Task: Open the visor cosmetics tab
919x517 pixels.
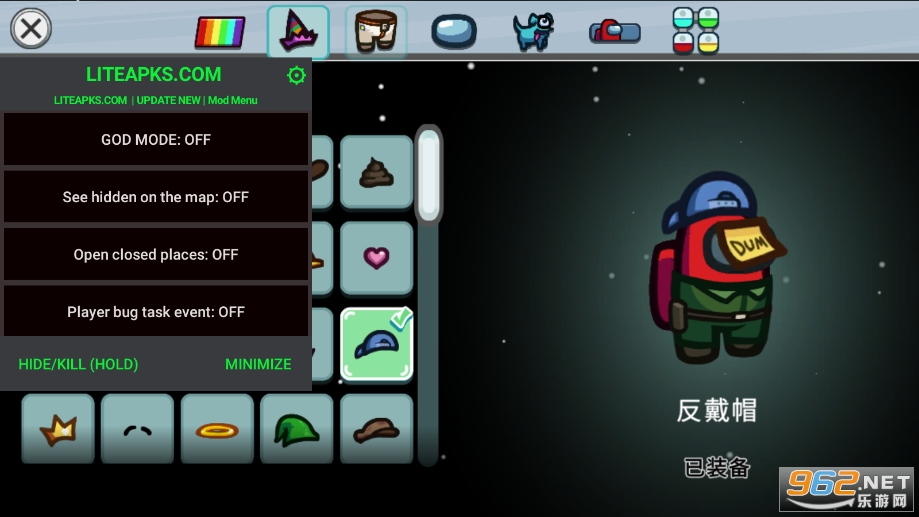Action: pyautogui.click(x=454, y=31)
